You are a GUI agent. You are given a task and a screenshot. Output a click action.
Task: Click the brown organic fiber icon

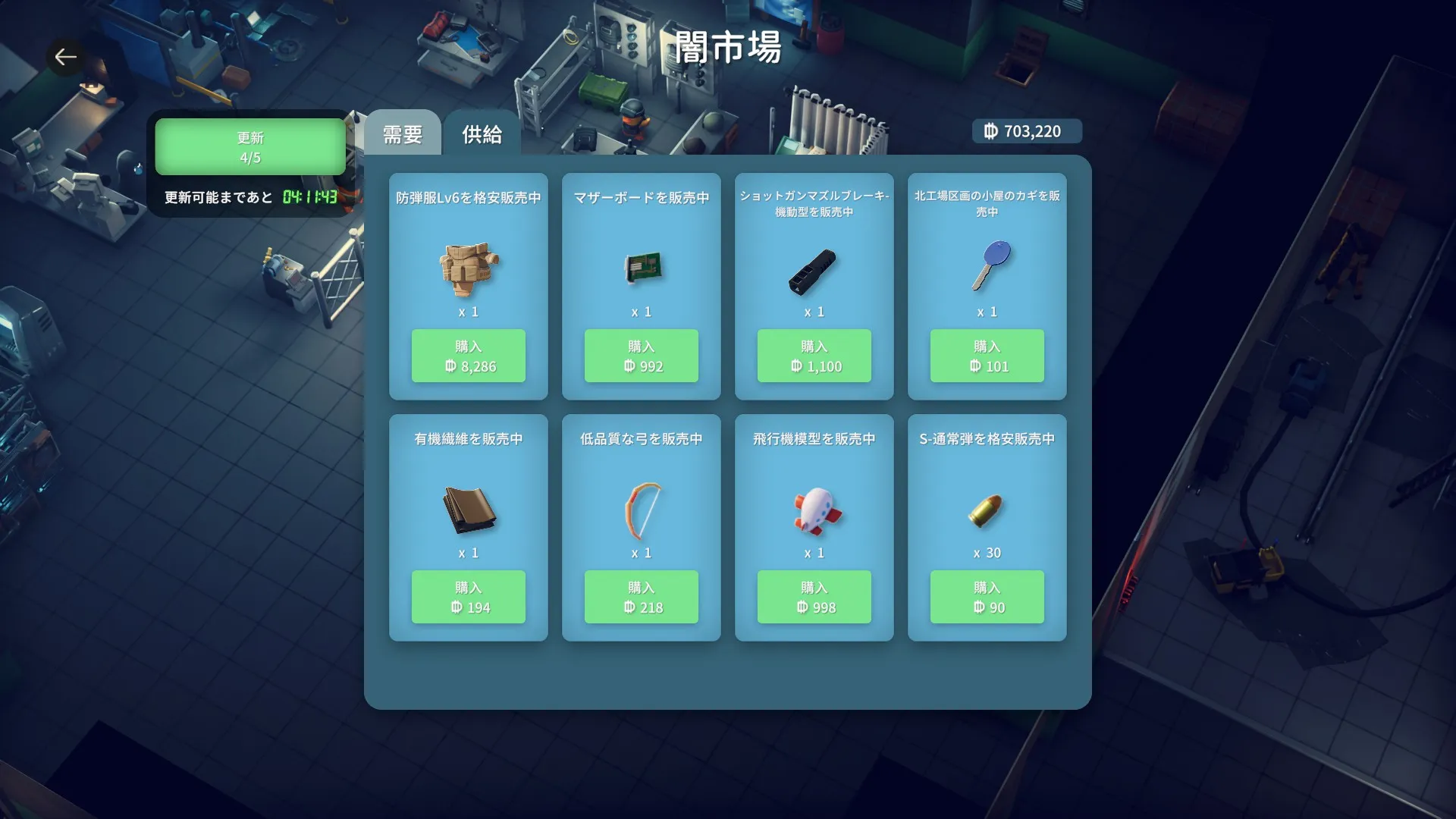(x=469, y=510)
